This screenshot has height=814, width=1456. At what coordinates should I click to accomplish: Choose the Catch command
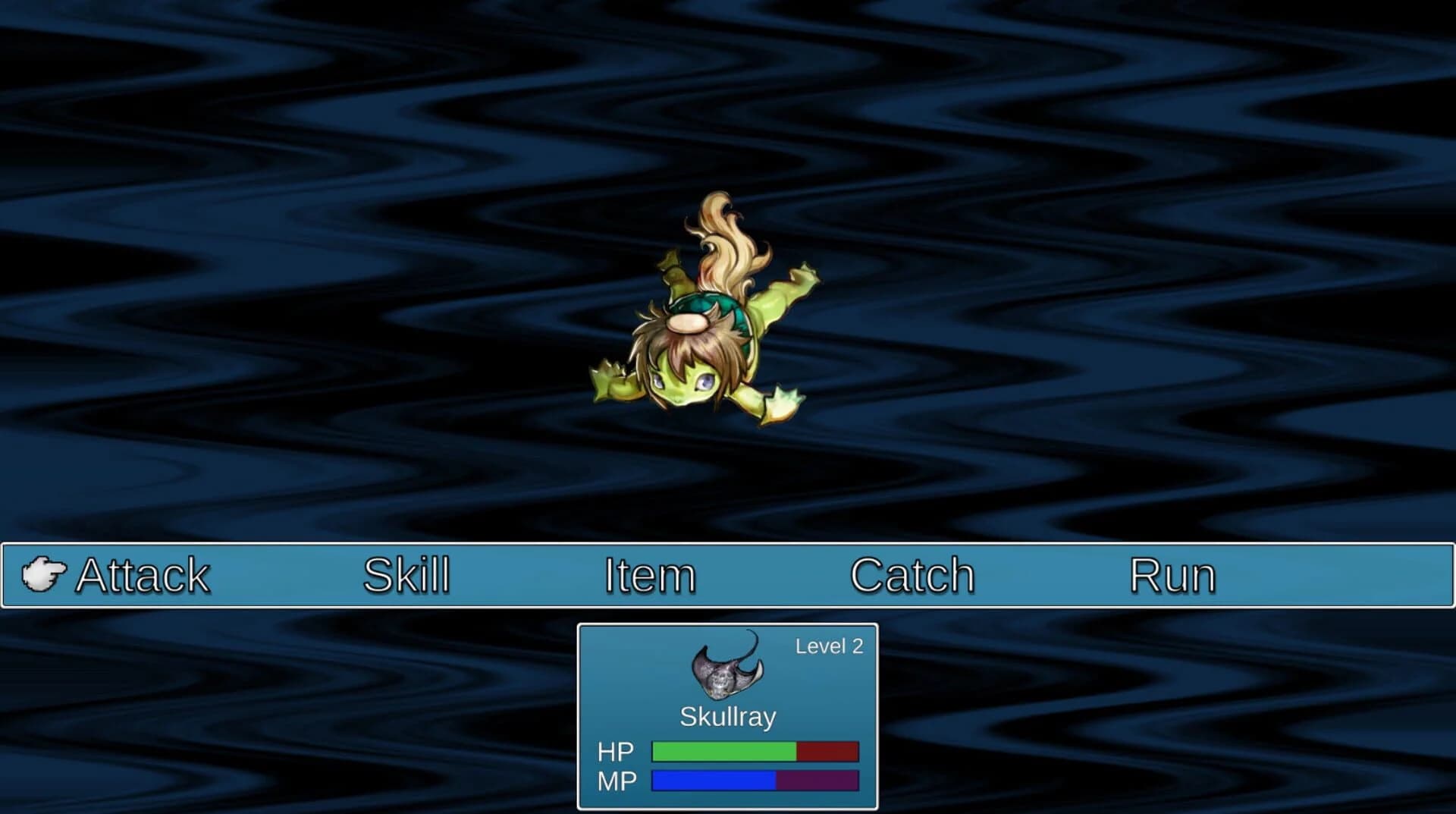(912, 575)
